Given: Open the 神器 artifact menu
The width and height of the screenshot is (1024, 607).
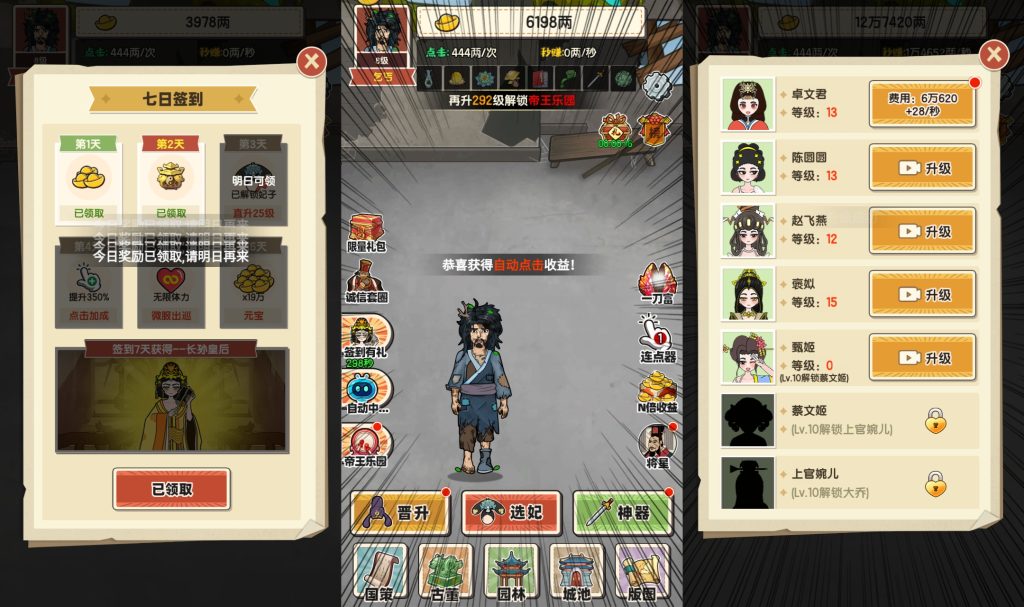Looking at the screenshot, I should point(622,513).
